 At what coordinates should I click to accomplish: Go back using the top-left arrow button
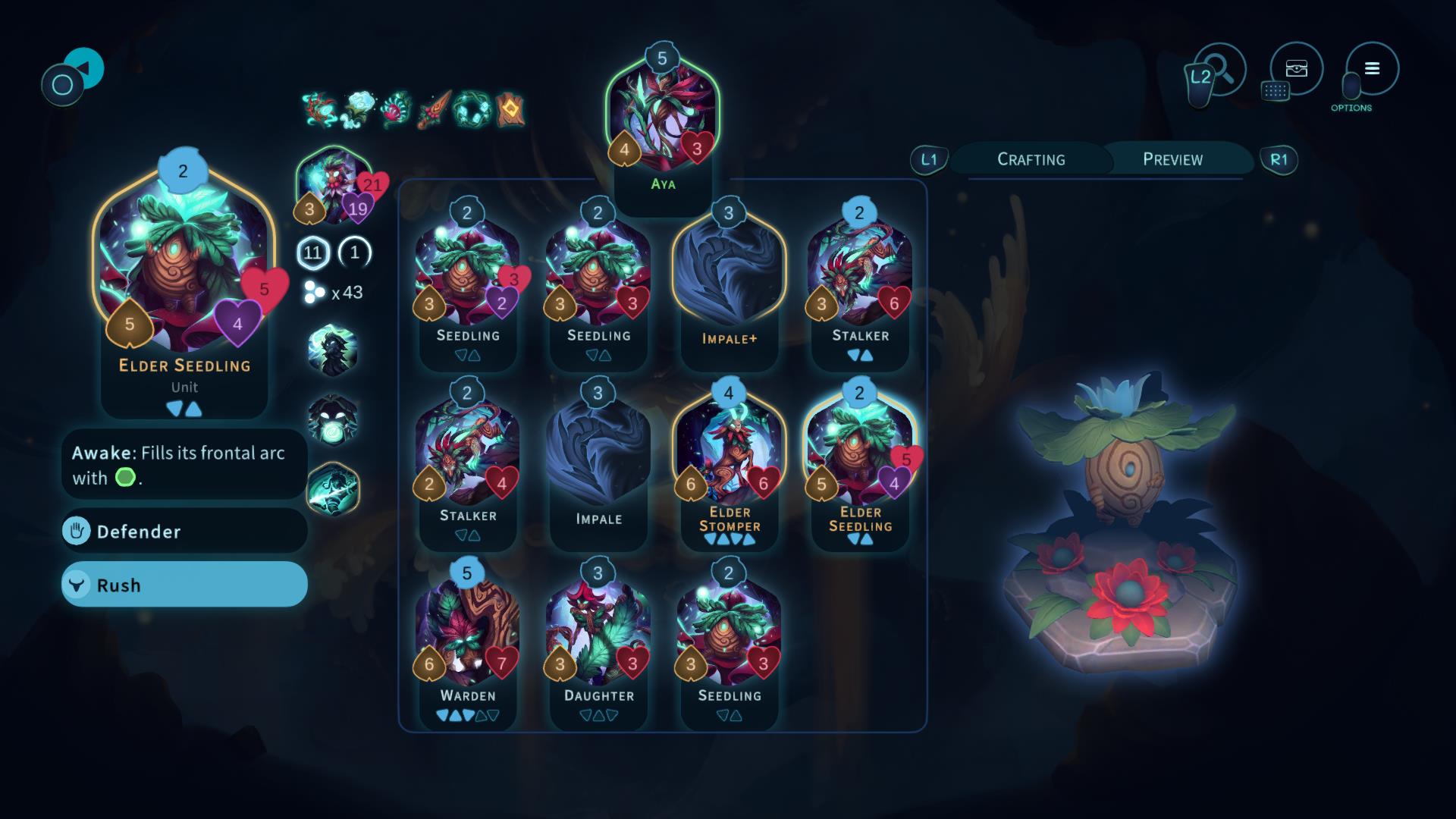pyautogui.click(x=82, y=68)
